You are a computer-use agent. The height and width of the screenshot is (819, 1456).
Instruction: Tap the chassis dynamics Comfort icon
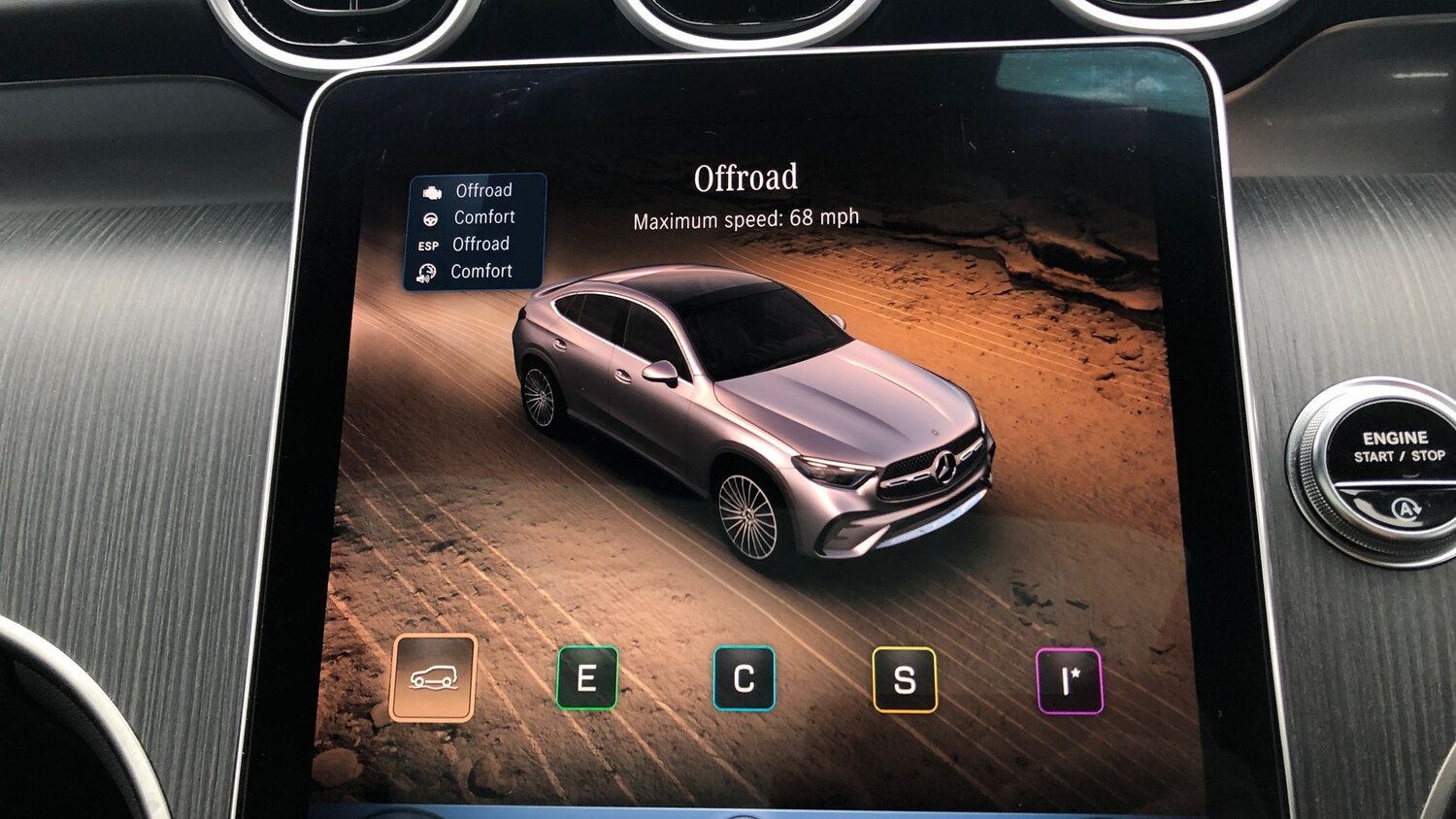click(x=430, y=272)
